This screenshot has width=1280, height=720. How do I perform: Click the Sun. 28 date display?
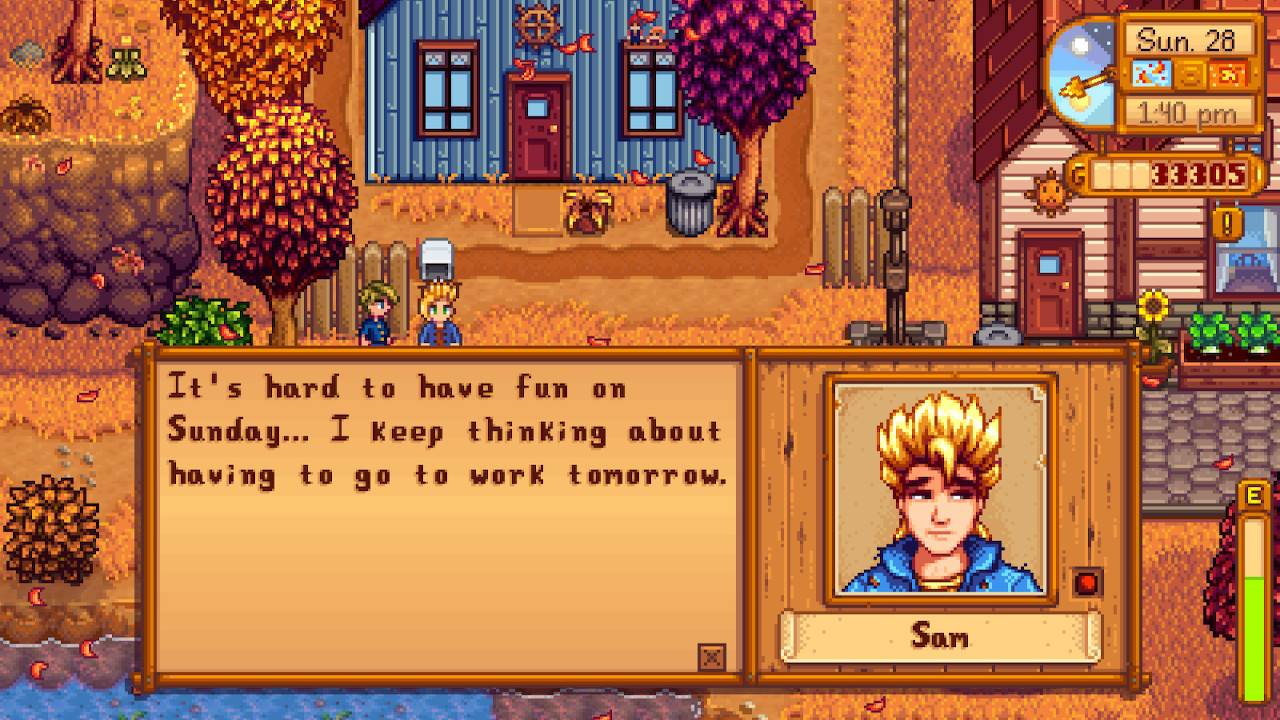pos(1185,40)
